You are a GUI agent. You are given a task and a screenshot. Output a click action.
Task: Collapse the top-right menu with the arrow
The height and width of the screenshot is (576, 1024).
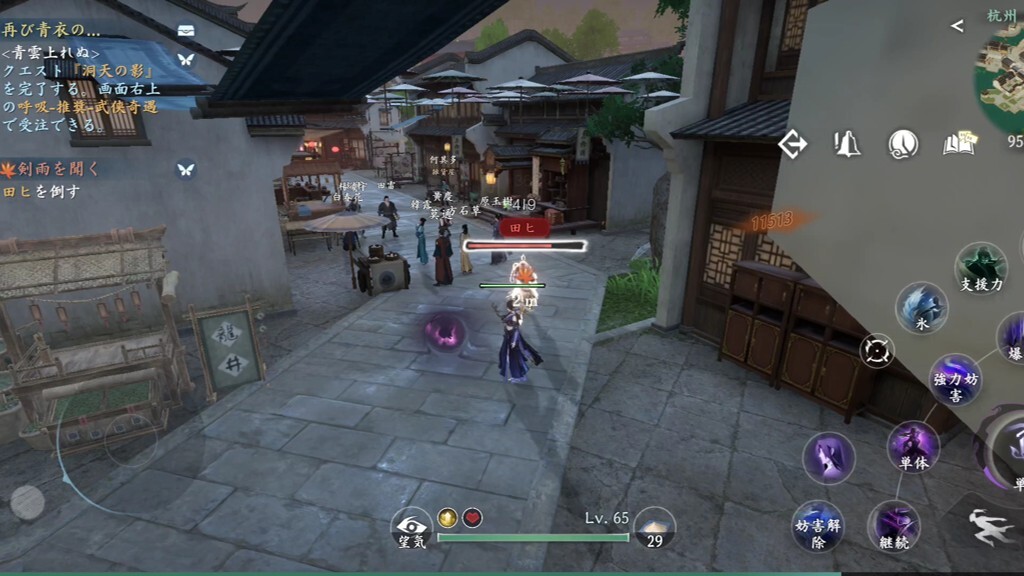957,26
